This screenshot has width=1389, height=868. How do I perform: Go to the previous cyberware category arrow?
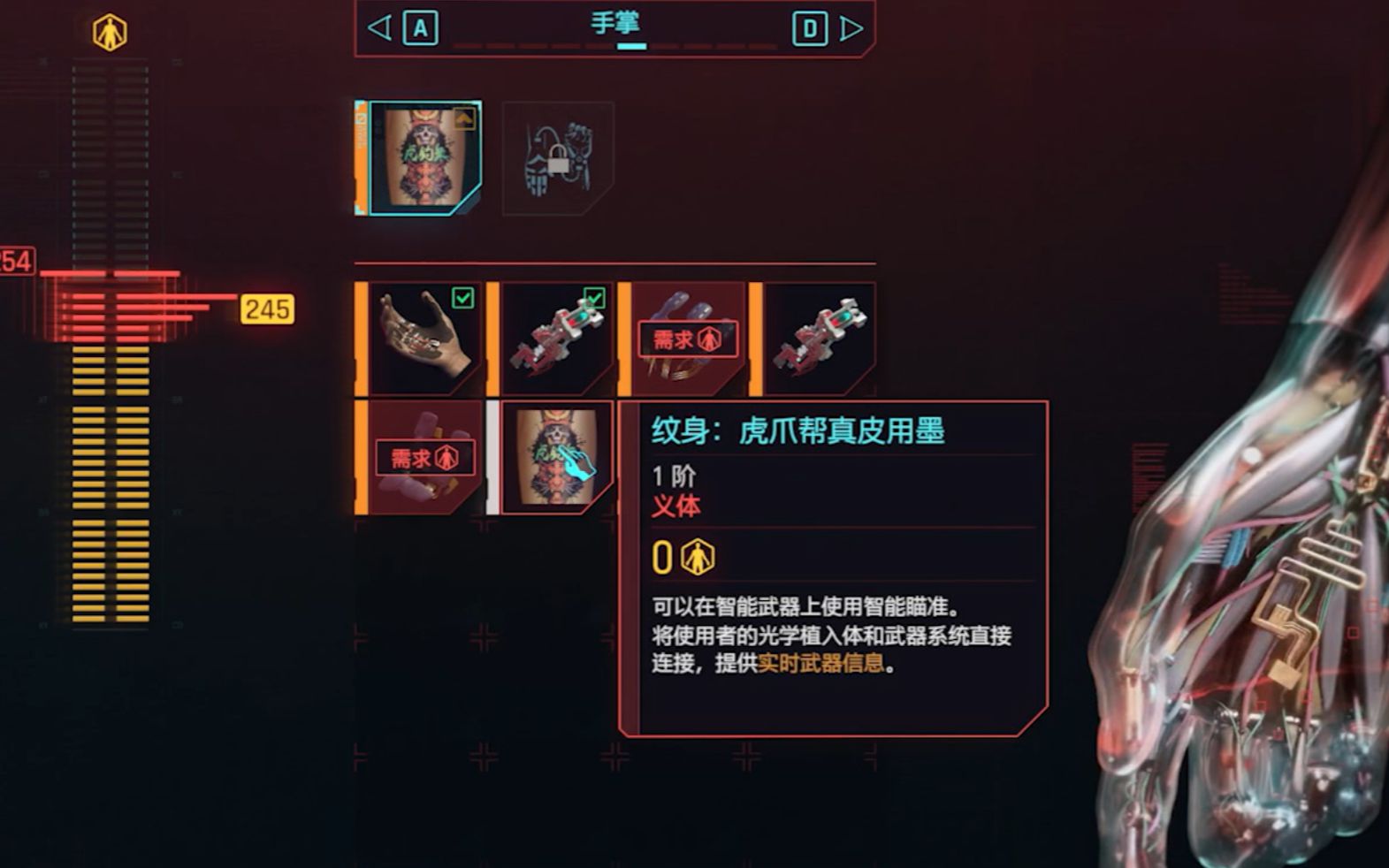click(x=380, y=28)
